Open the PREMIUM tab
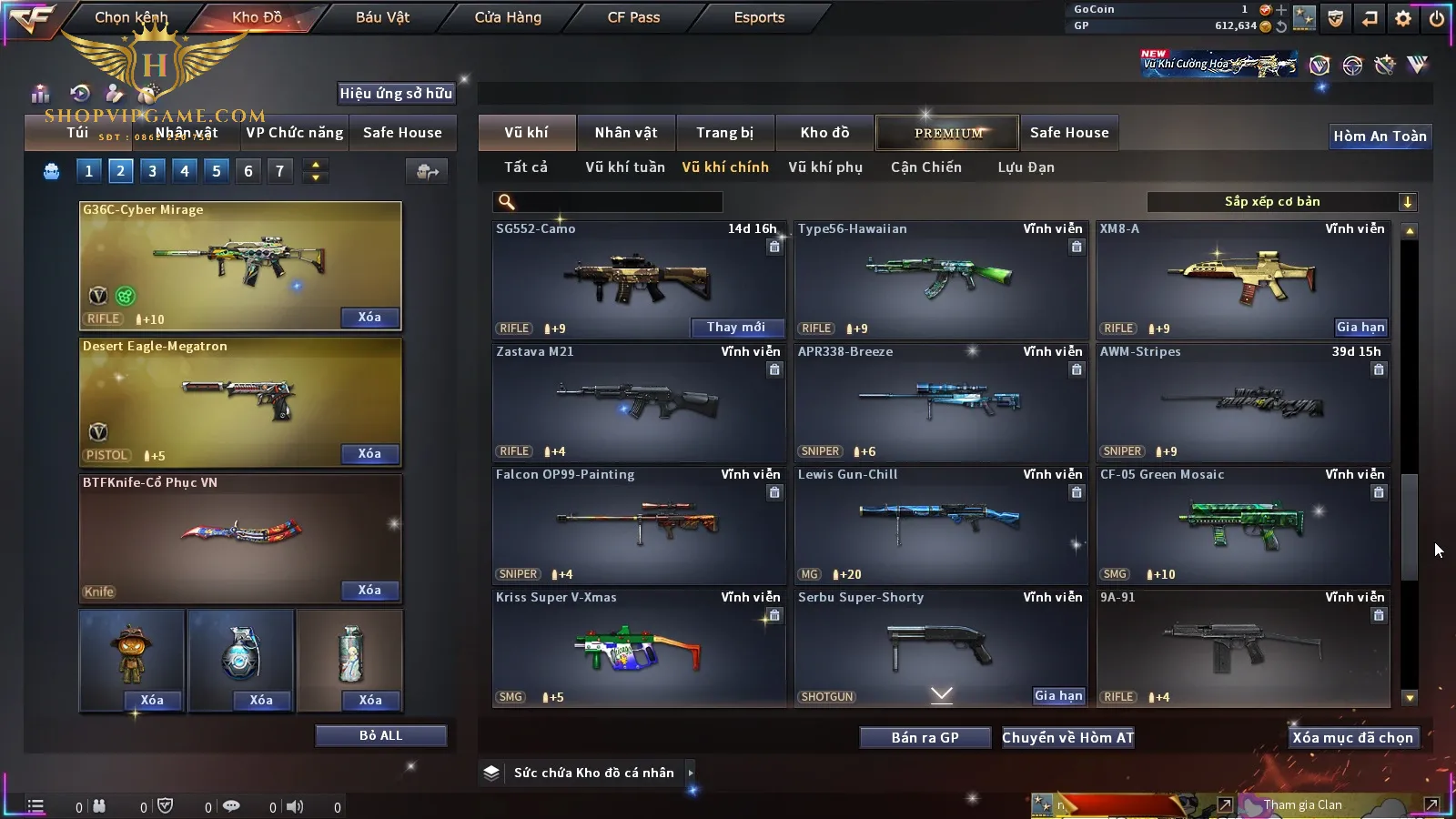This screenshot has height=819, width=1456. pos(948,133)
